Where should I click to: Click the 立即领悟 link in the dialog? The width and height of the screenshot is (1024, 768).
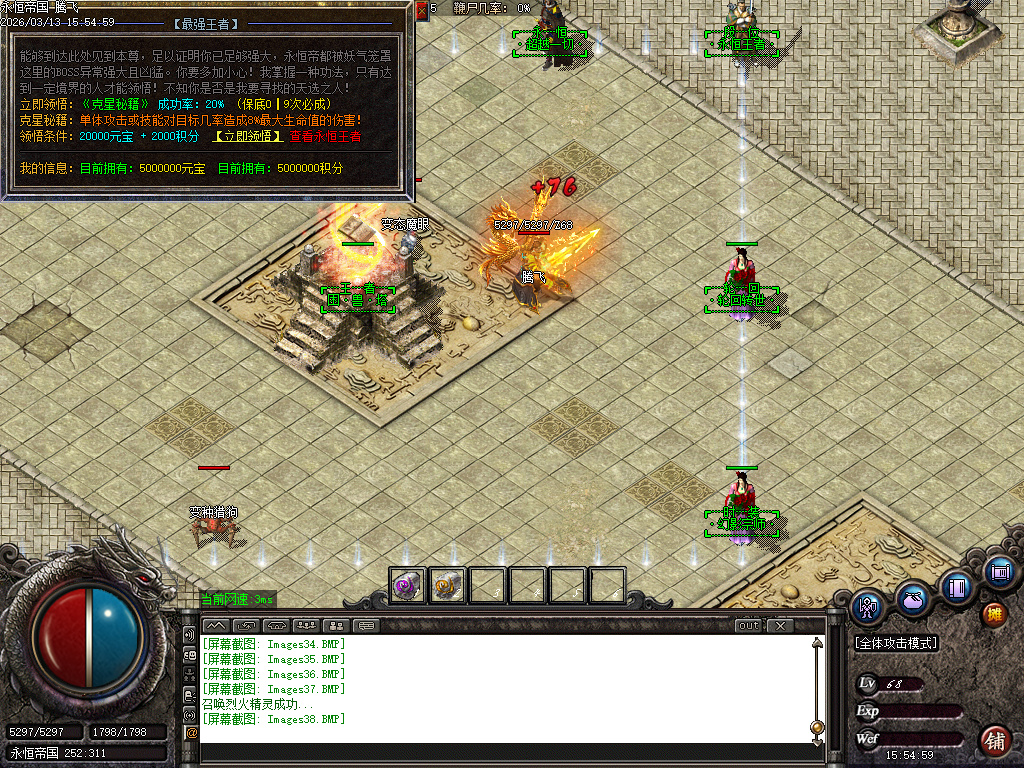click(x=247, y=136)
